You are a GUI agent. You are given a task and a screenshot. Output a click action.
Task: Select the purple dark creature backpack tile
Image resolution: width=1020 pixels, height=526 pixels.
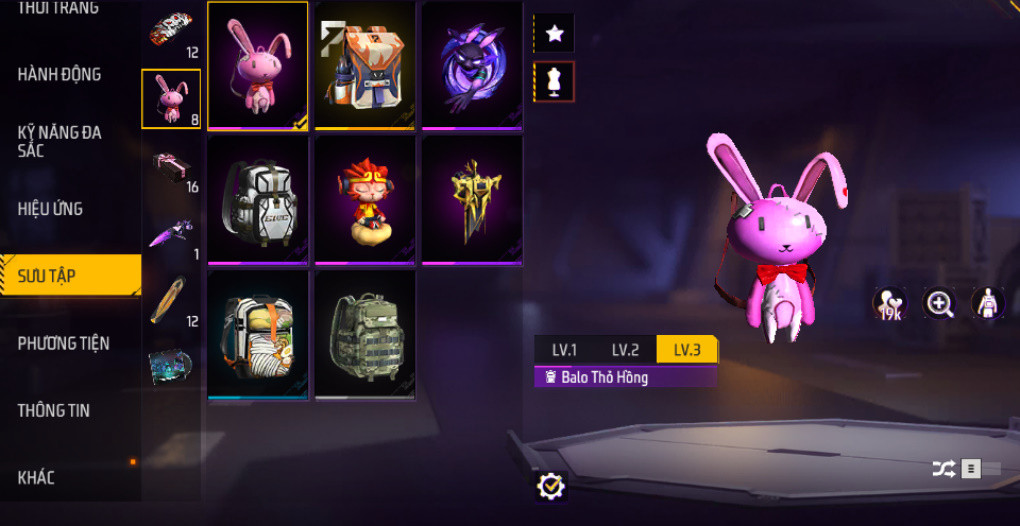pos(471,65)
